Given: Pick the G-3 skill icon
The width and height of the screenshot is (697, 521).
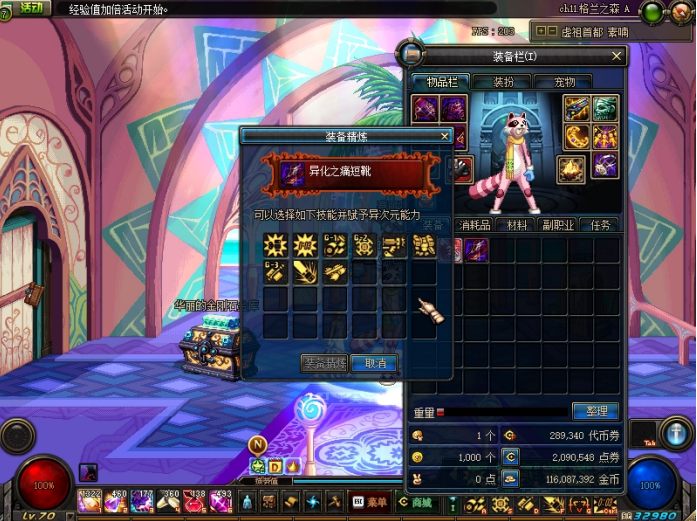Looking at the screenshot, I should 275,272.
